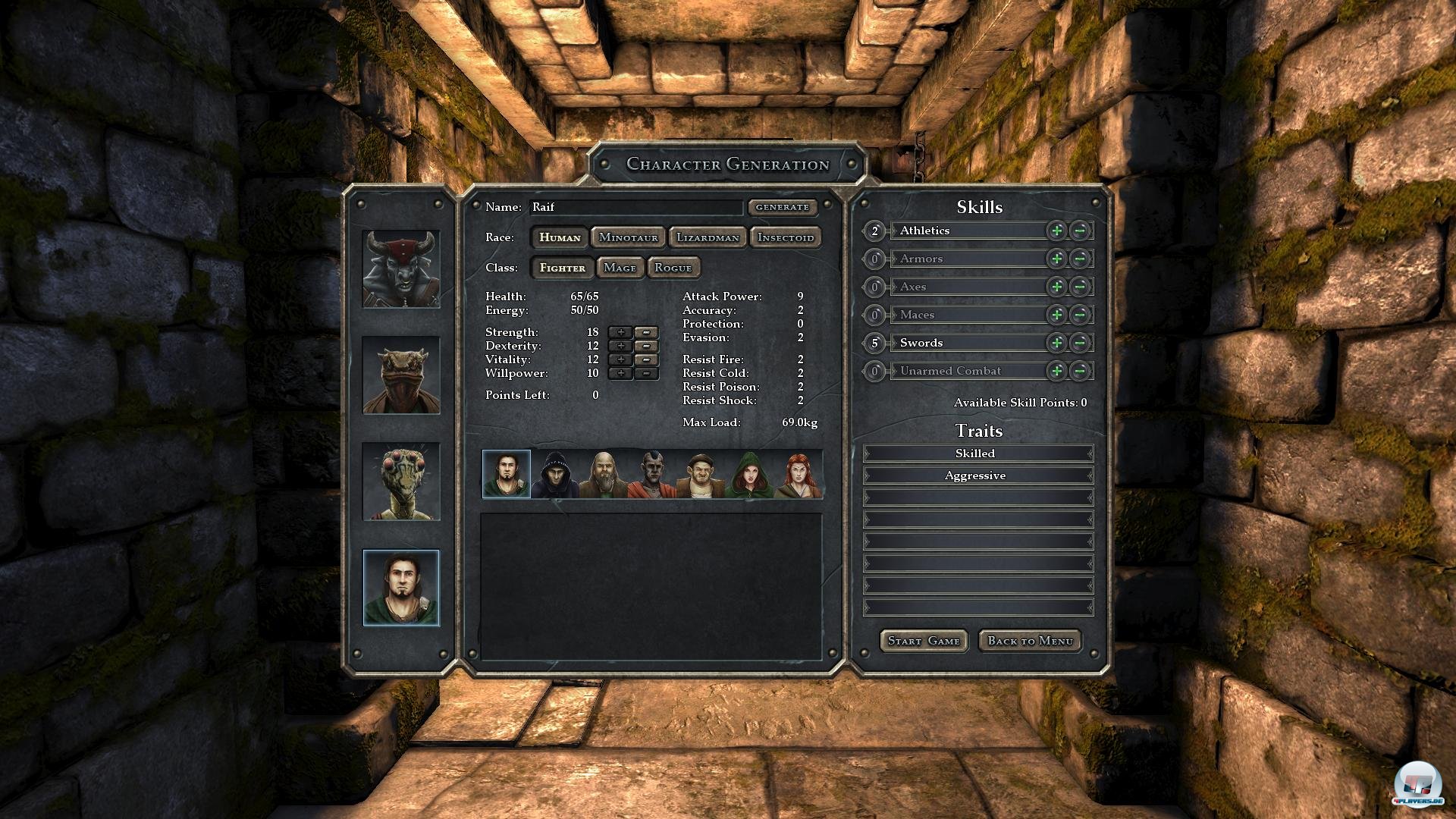The image size is (1456, 819).
Task: Click the Start Game button
Action: 923,641
